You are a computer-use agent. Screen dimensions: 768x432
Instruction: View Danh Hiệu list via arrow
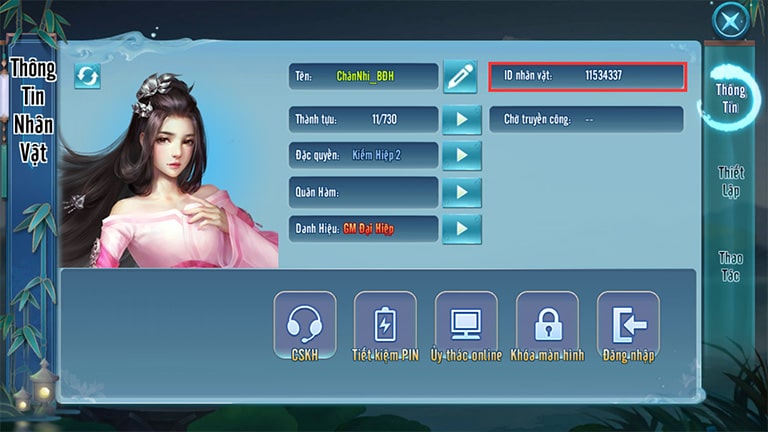(x=461, y=229)
